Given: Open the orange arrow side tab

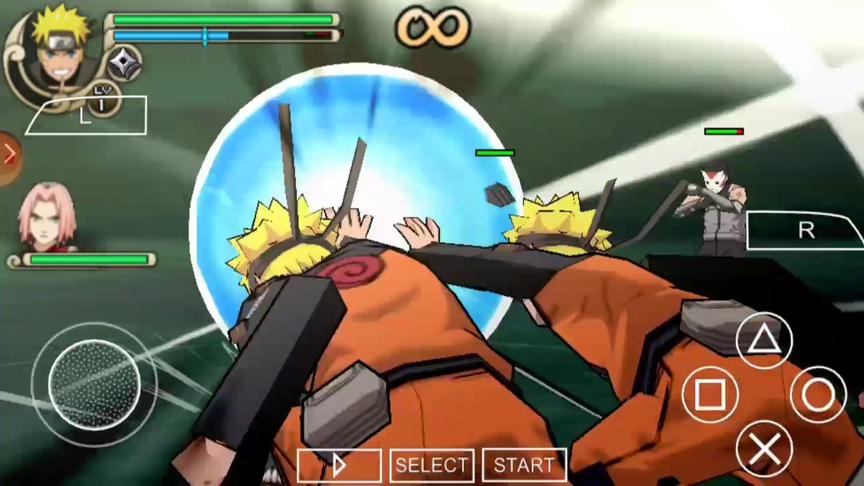Looking at the screenshot, I should click(x=9, y=157).
